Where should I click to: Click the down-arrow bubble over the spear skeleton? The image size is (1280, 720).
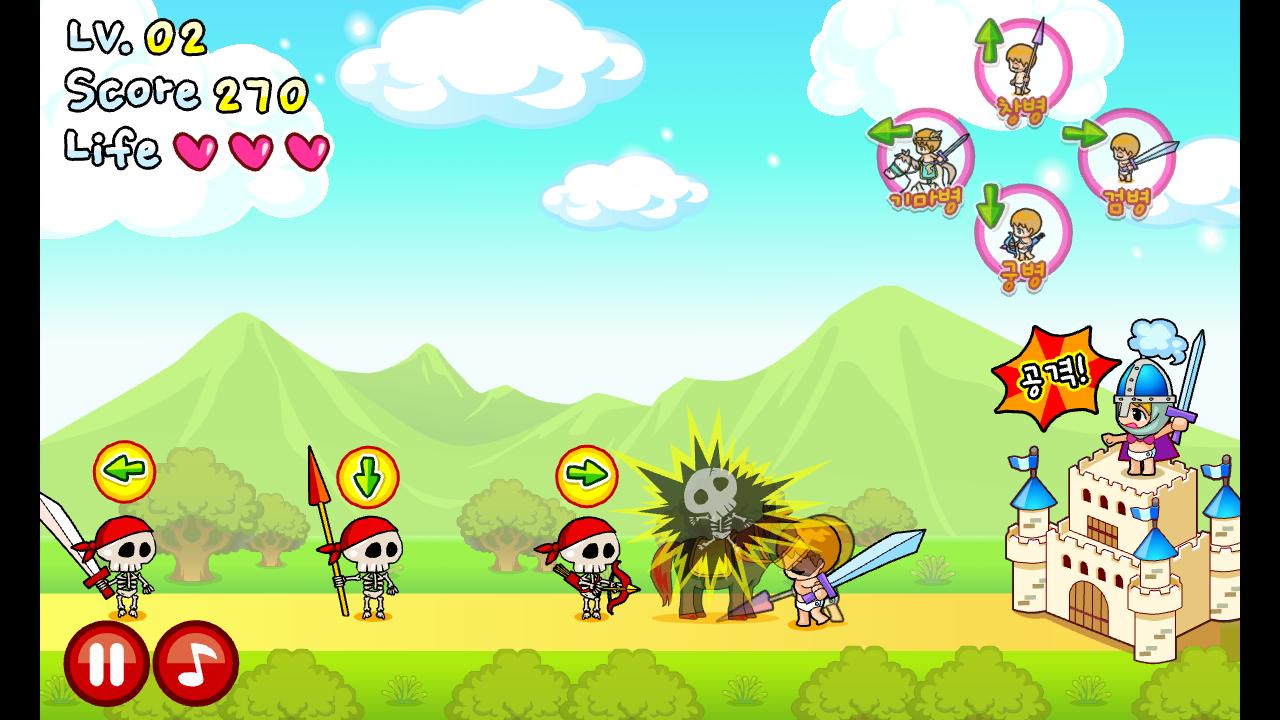point(370,478)
